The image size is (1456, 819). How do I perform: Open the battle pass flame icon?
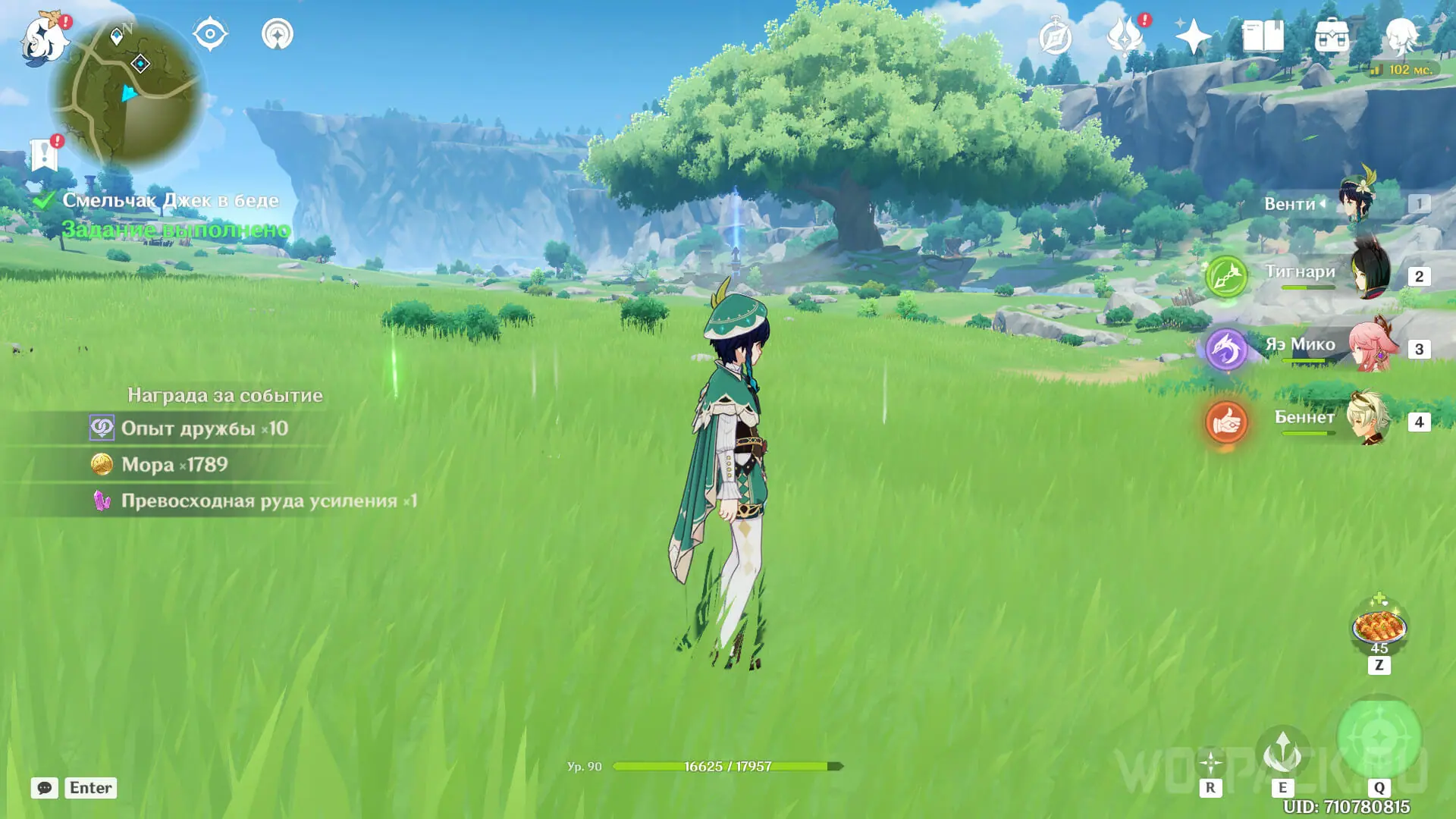tap(1125, 36)
